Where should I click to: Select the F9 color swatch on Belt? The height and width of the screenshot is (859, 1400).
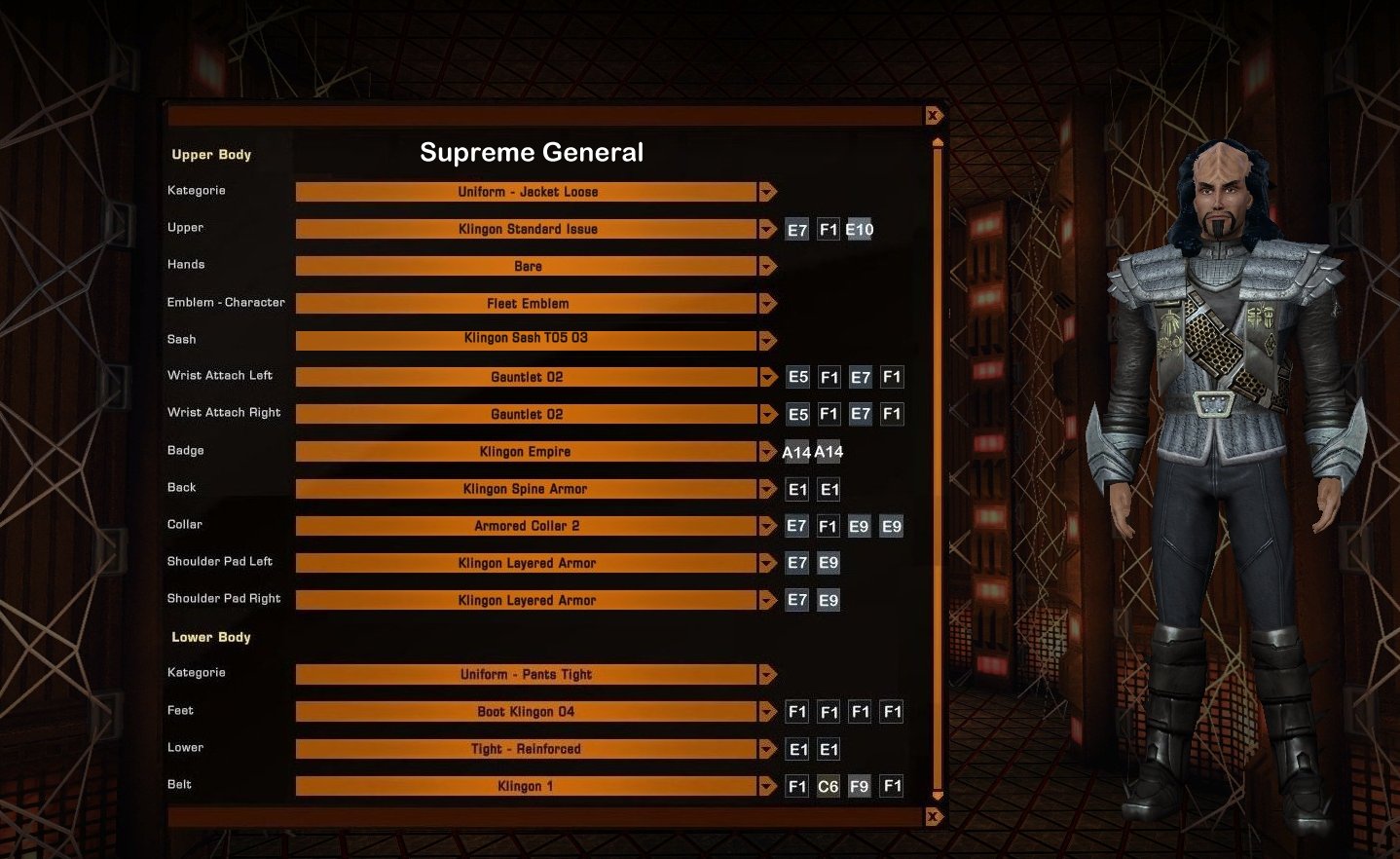click(859, 786)
